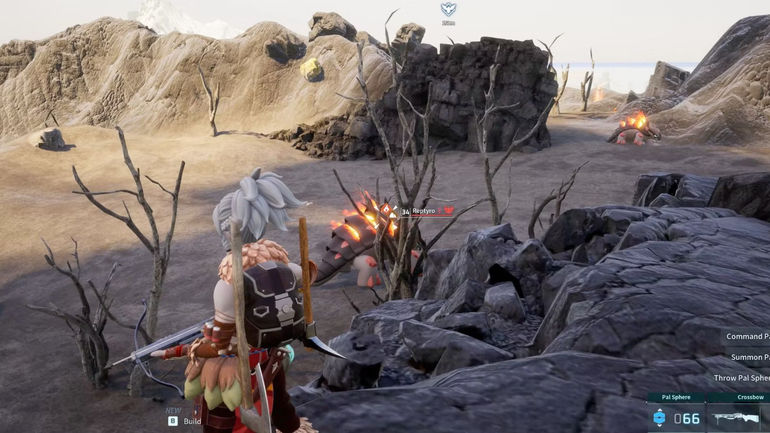
Task: Click the winged compass marker icon
Action: coord(448,10)
